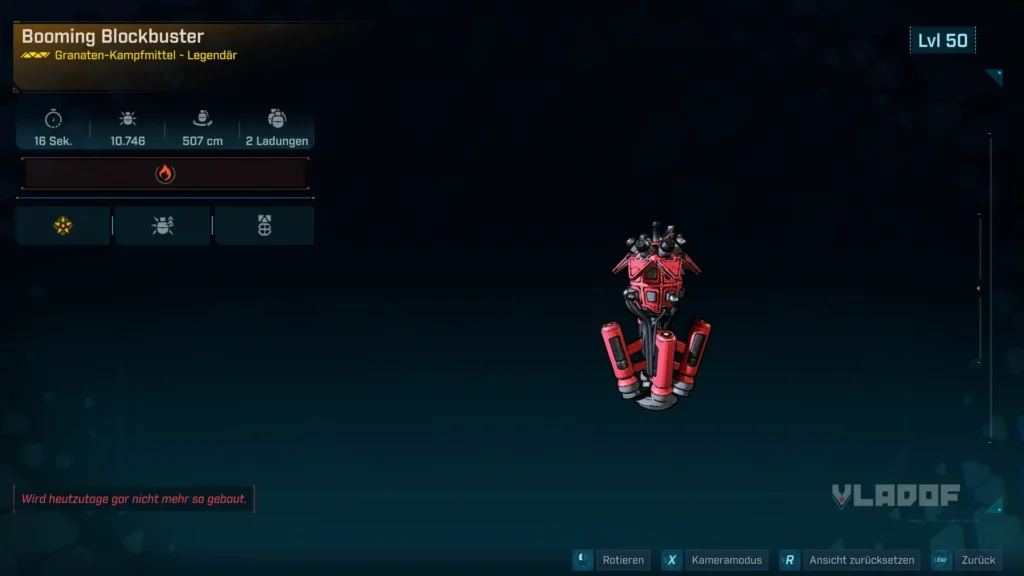Click the Rotieren button
The height and width of the screenshot is (576, 1024).
[612, 561]
